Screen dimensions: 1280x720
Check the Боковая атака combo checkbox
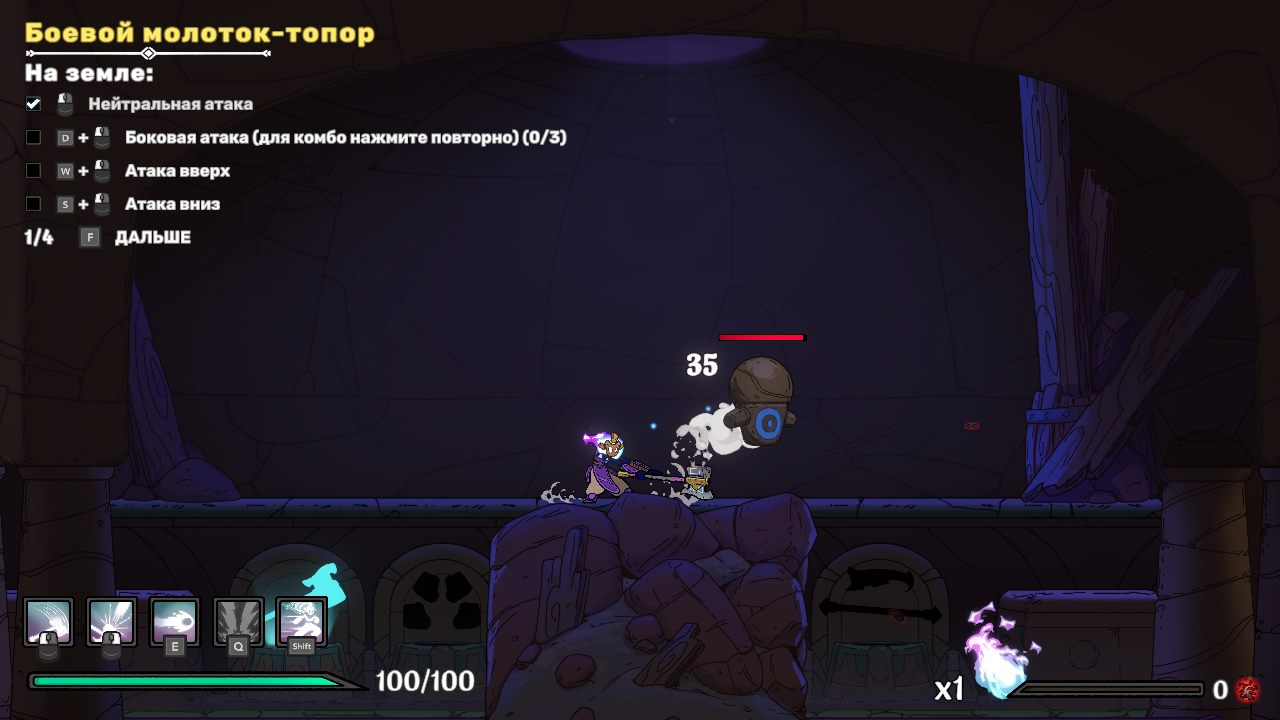[x=33, y=137]
